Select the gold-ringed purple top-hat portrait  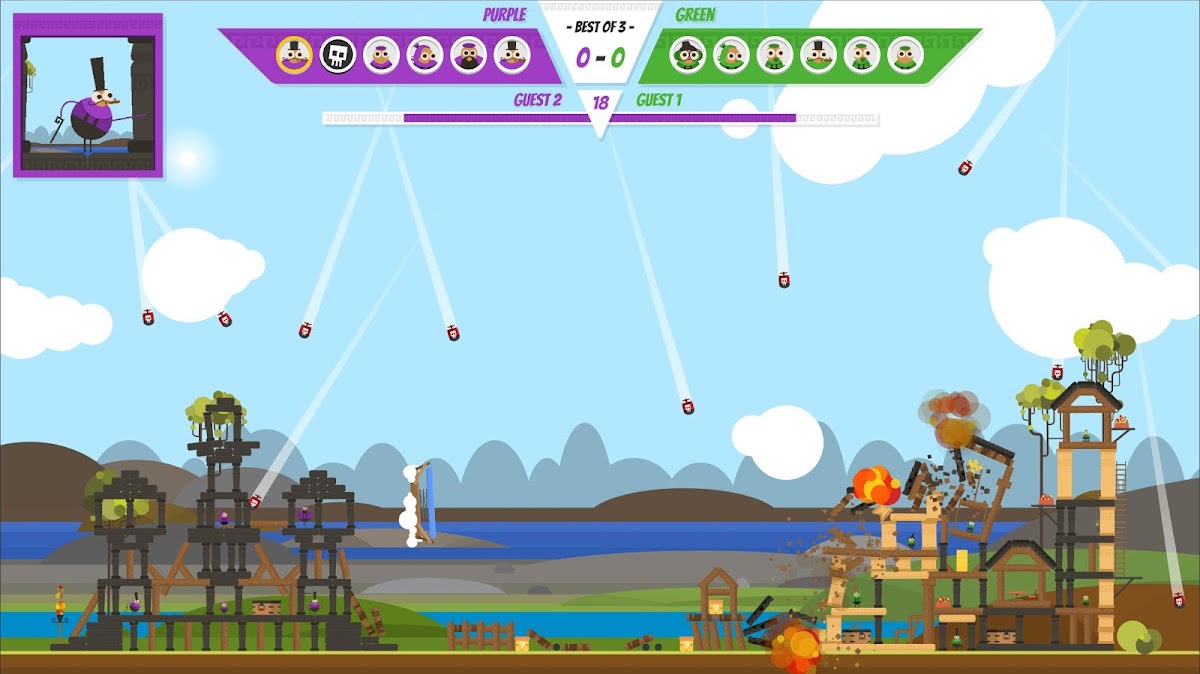coord(294,54)
